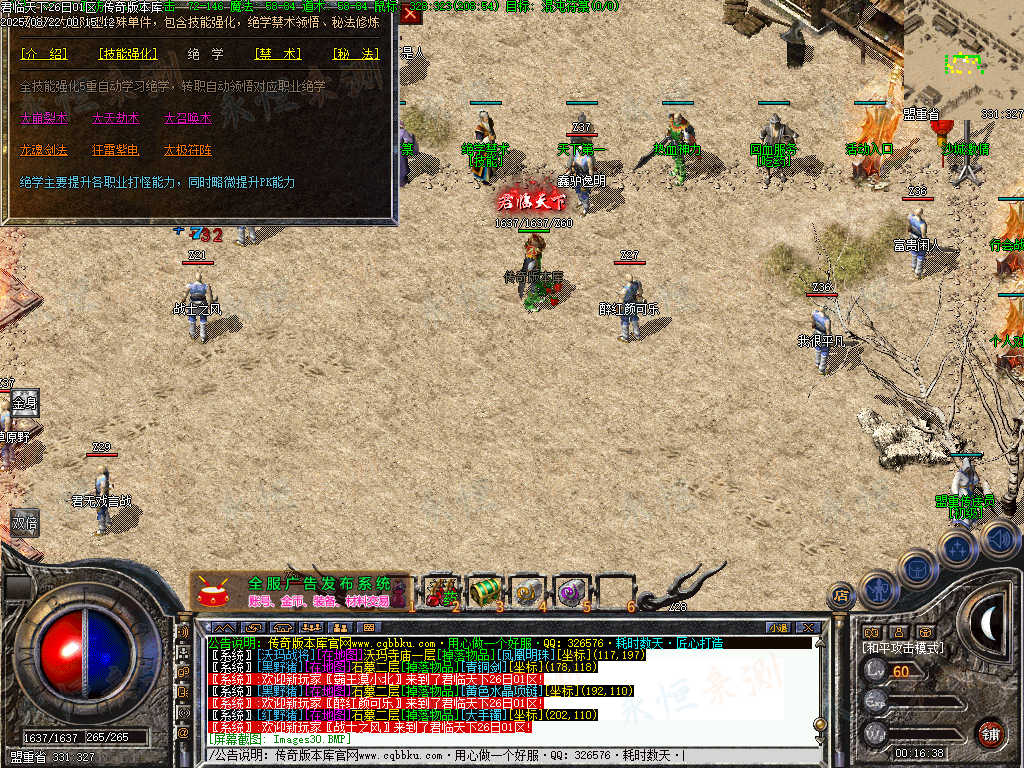Screen dimensions: 1024x768
Task: Open the 龙魂剑法 skill link
Action: [x=44, y=150]
